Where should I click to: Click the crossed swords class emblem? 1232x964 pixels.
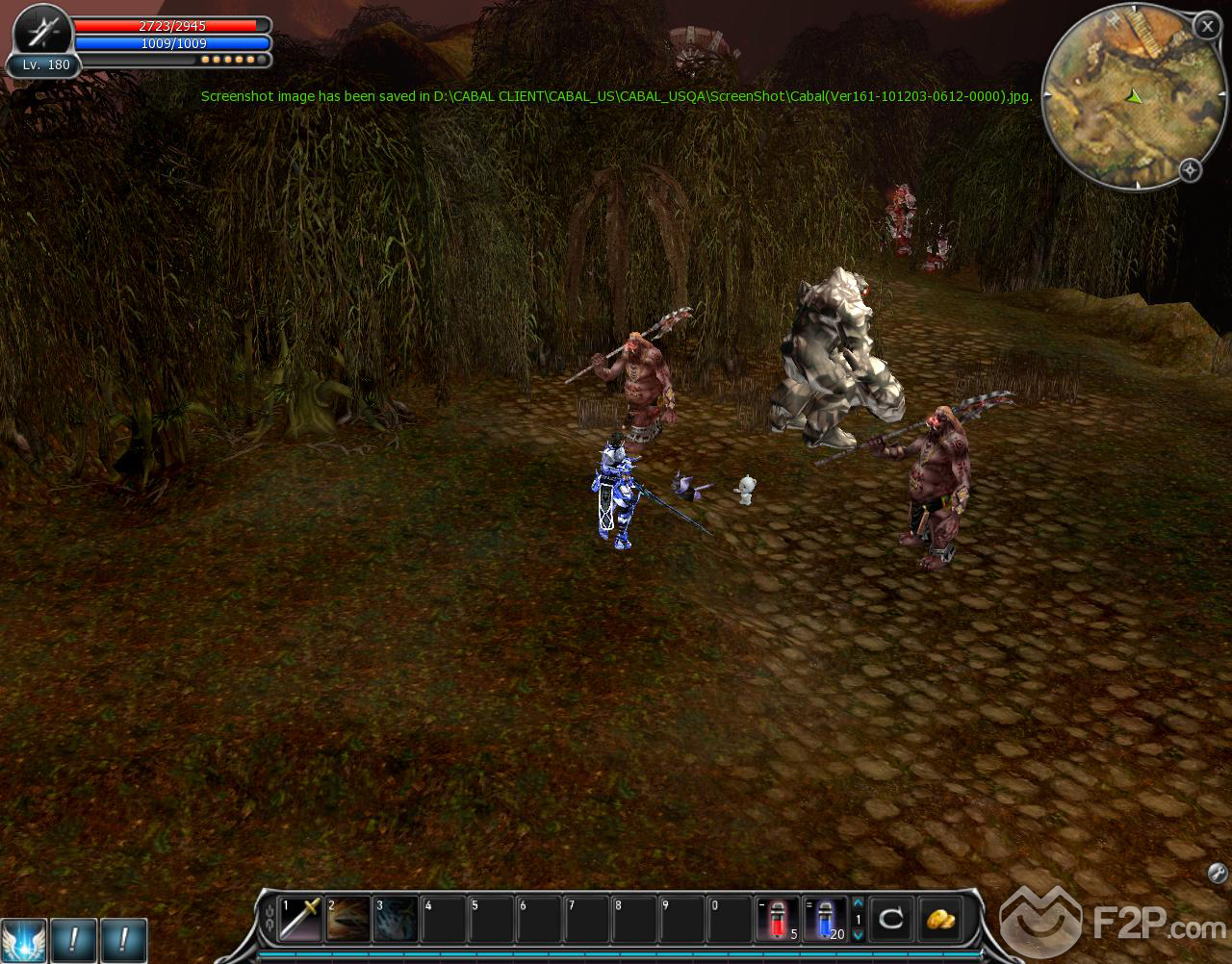click(x=43, y=34)
